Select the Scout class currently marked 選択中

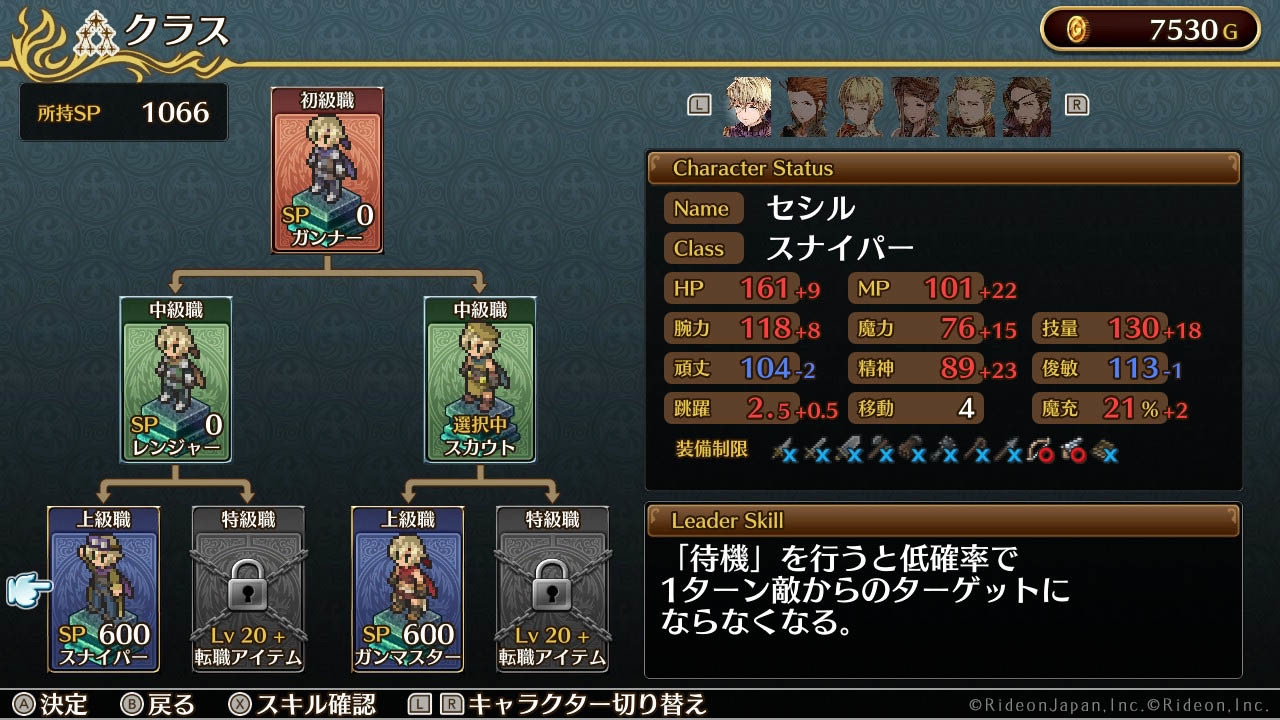click(x=480, y=380)
